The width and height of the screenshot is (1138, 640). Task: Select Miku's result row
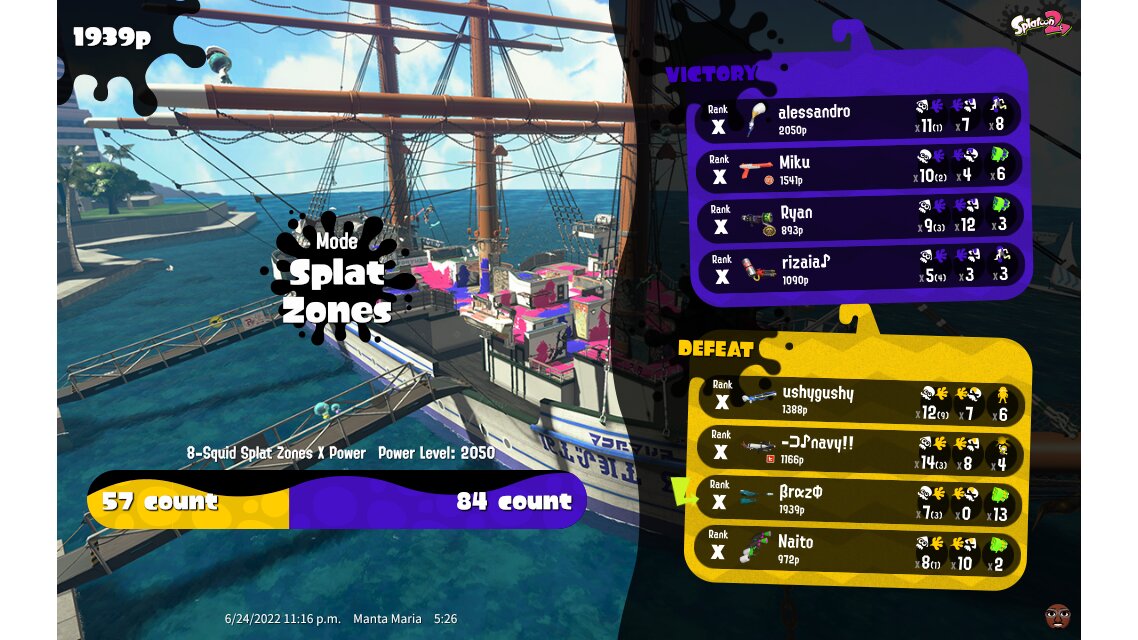pyautogui.click(x=858, y=169)
